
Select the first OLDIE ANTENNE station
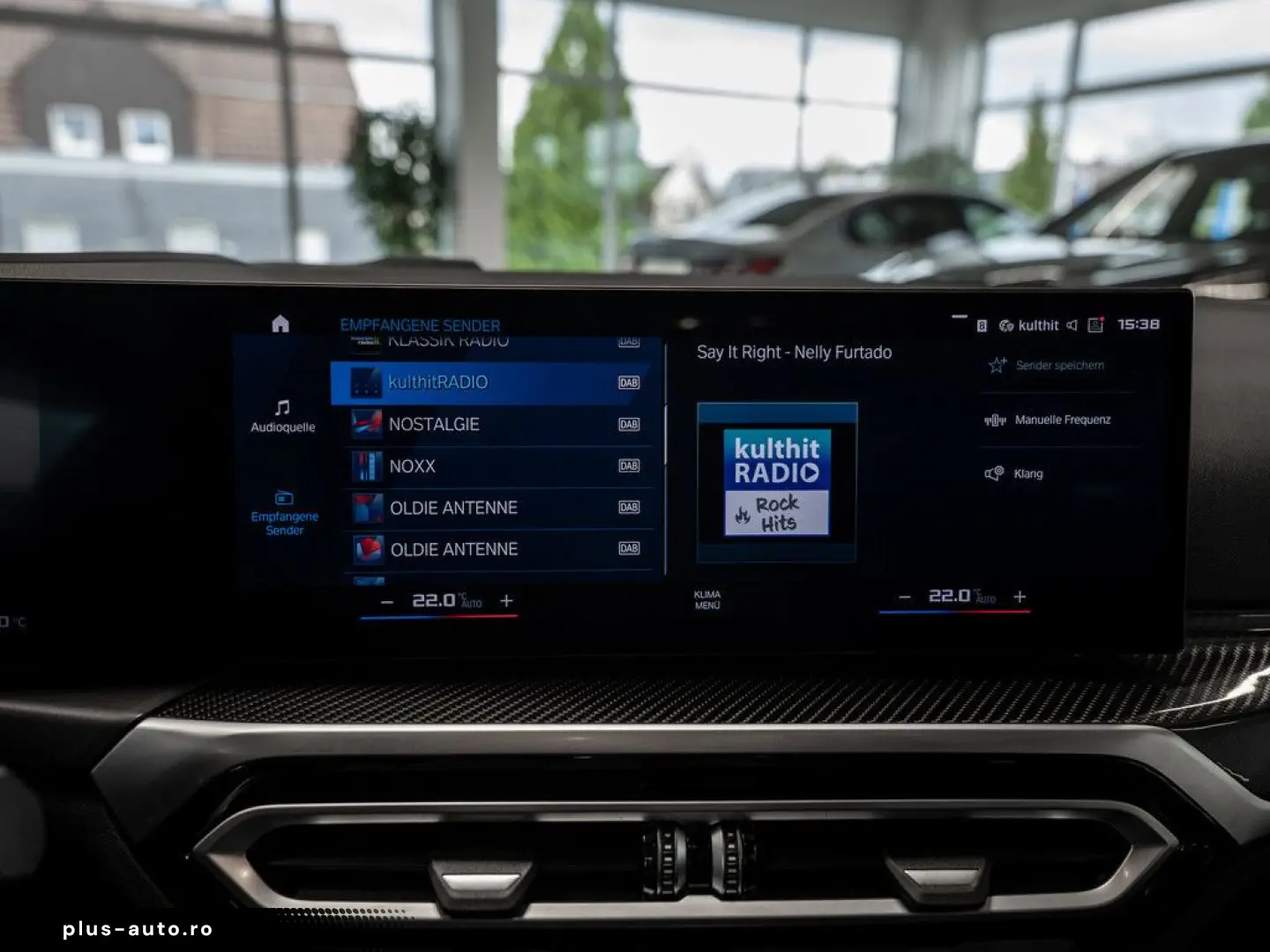(x=497, y=508)
